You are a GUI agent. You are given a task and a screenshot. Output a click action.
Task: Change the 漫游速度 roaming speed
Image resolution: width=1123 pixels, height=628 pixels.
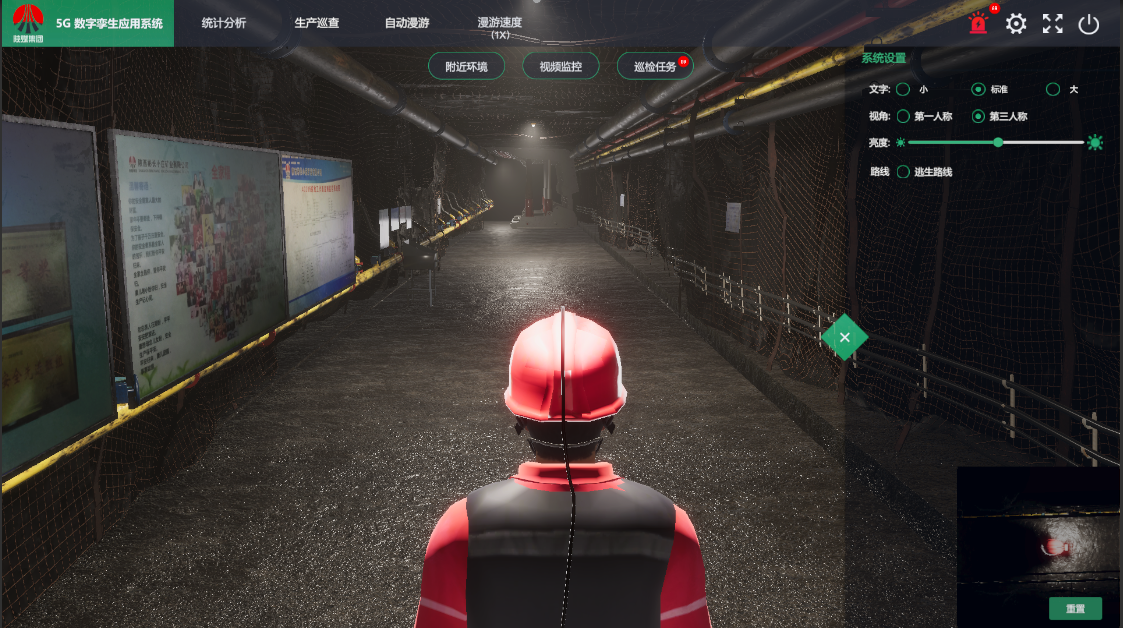pyautogui.click(x=500, y=26)
